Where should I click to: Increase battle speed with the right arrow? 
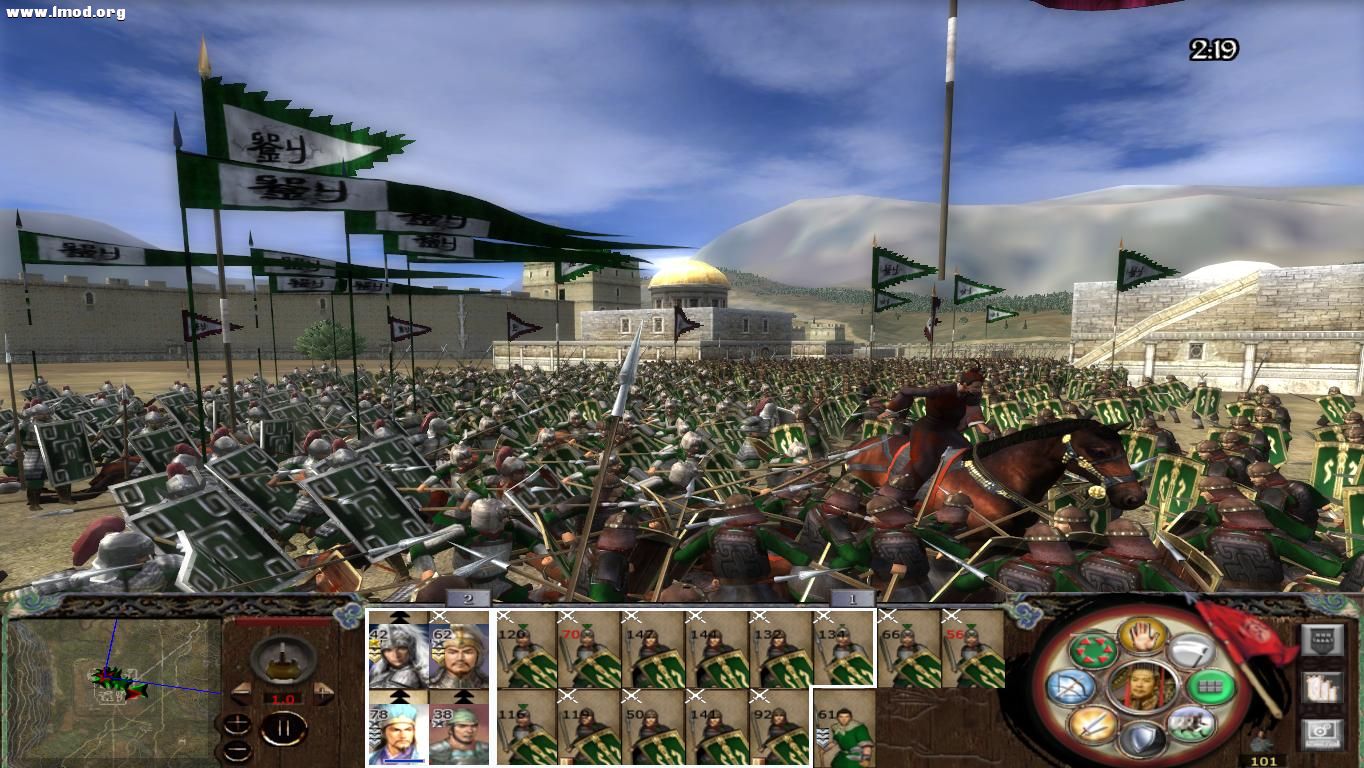pyautogui.click(x=323, y=693)
